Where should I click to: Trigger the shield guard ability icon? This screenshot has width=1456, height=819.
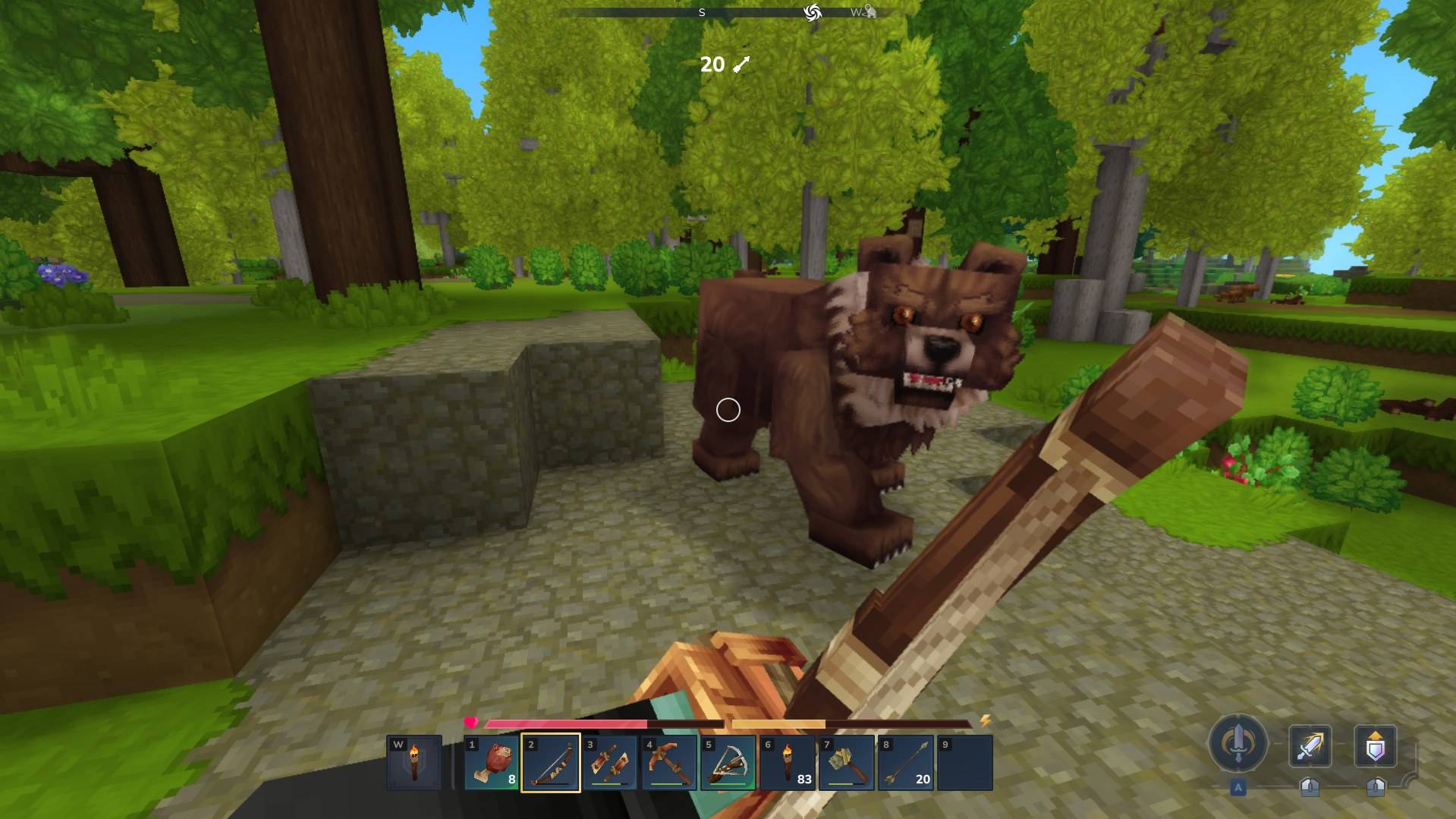click(x=1376, y=746)
